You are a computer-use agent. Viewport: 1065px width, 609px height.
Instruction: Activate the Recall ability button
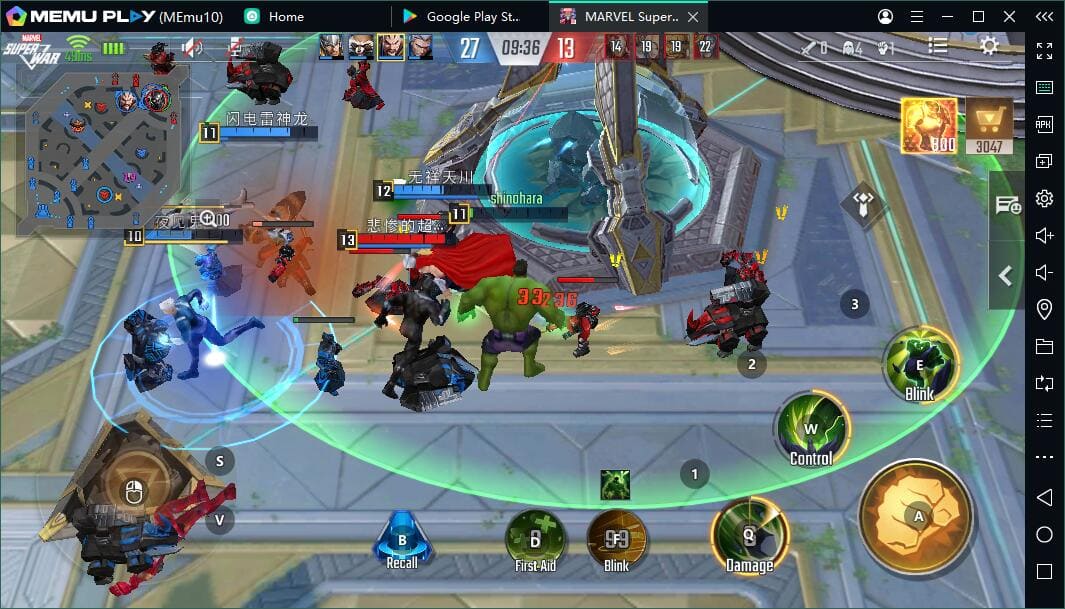coord(402,540)
